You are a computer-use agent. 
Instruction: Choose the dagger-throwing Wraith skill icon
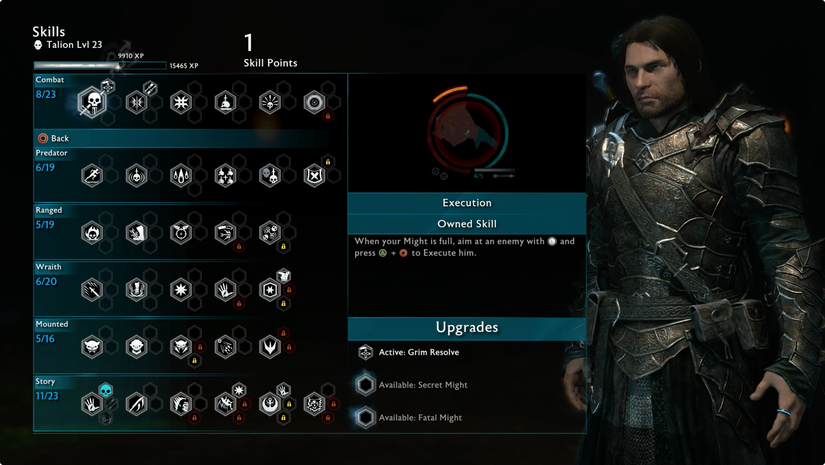92,290
